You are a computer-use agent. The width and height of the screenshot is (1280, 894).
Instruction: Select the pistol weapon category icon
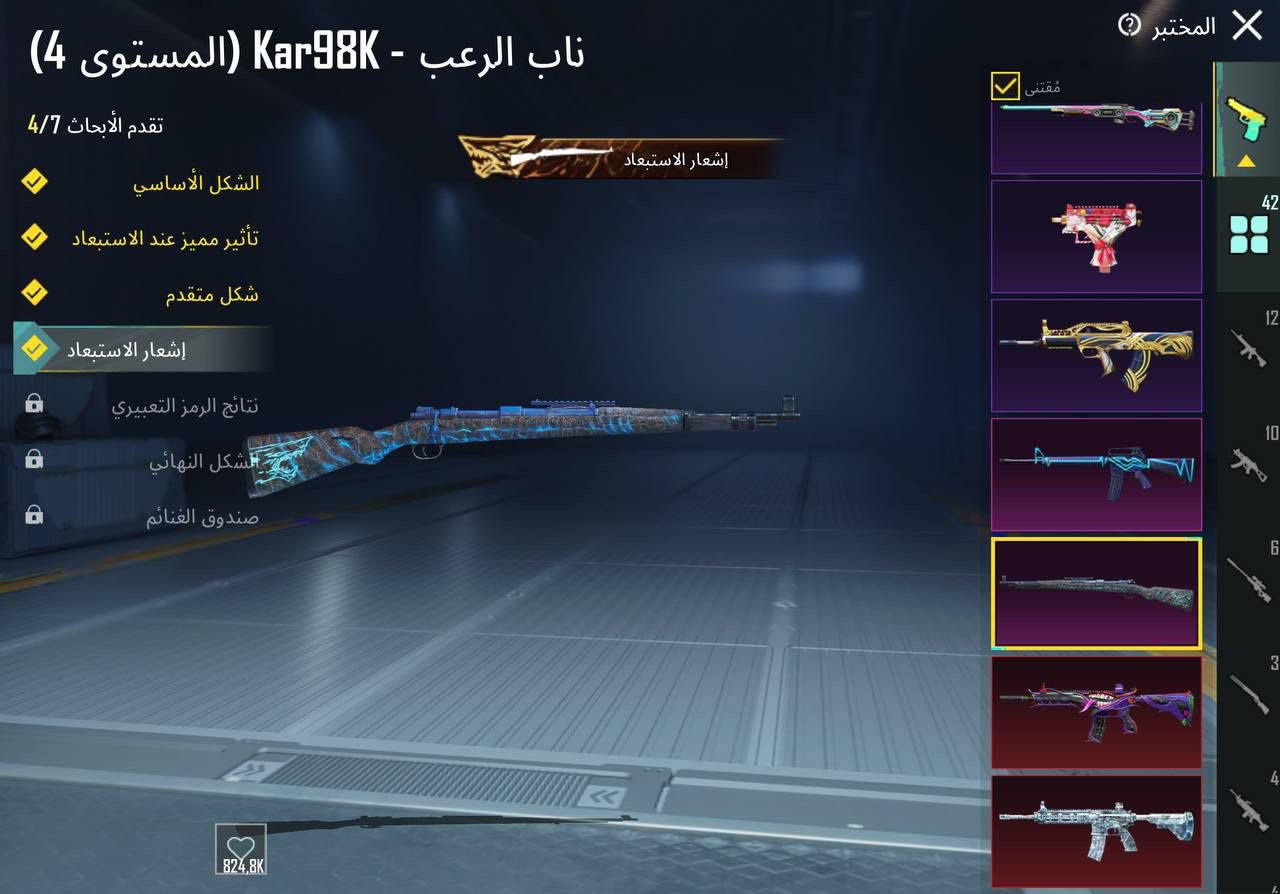coord(1244,115)
